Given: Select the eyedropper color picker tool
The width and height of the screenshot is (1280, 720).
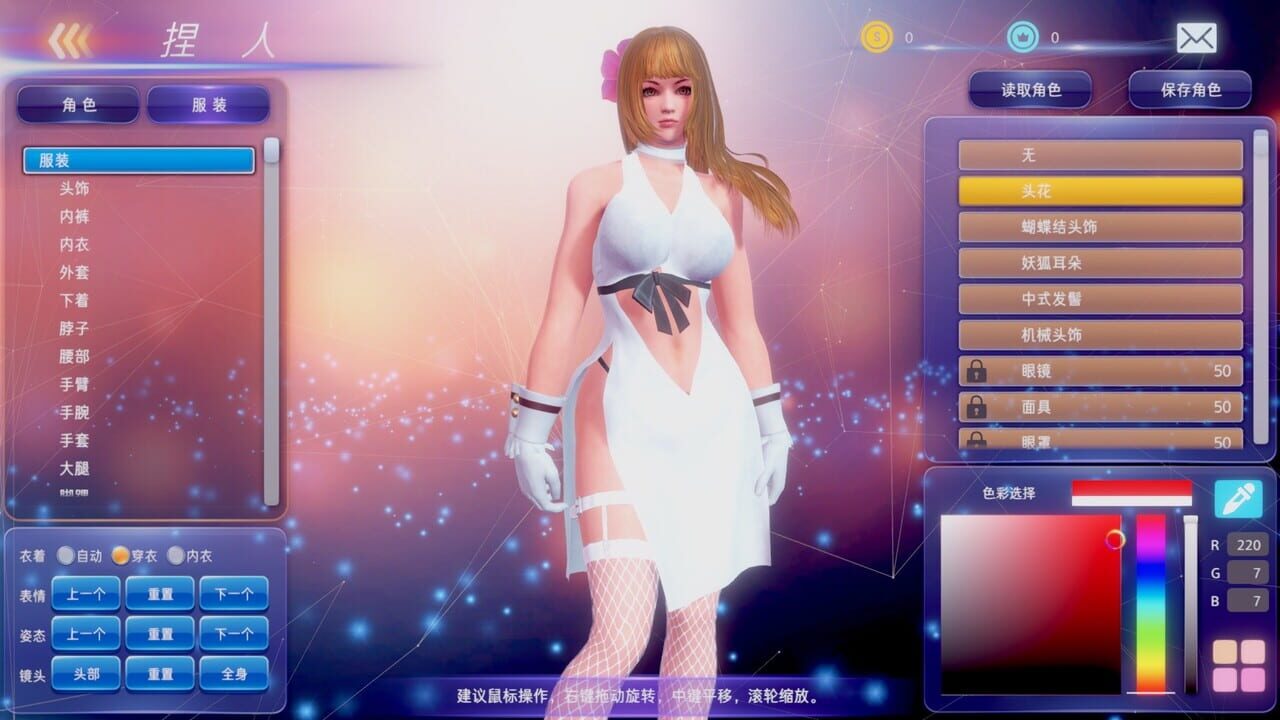Looking at the screenshot, I should pyautogui.click(x=1237, y=497).
